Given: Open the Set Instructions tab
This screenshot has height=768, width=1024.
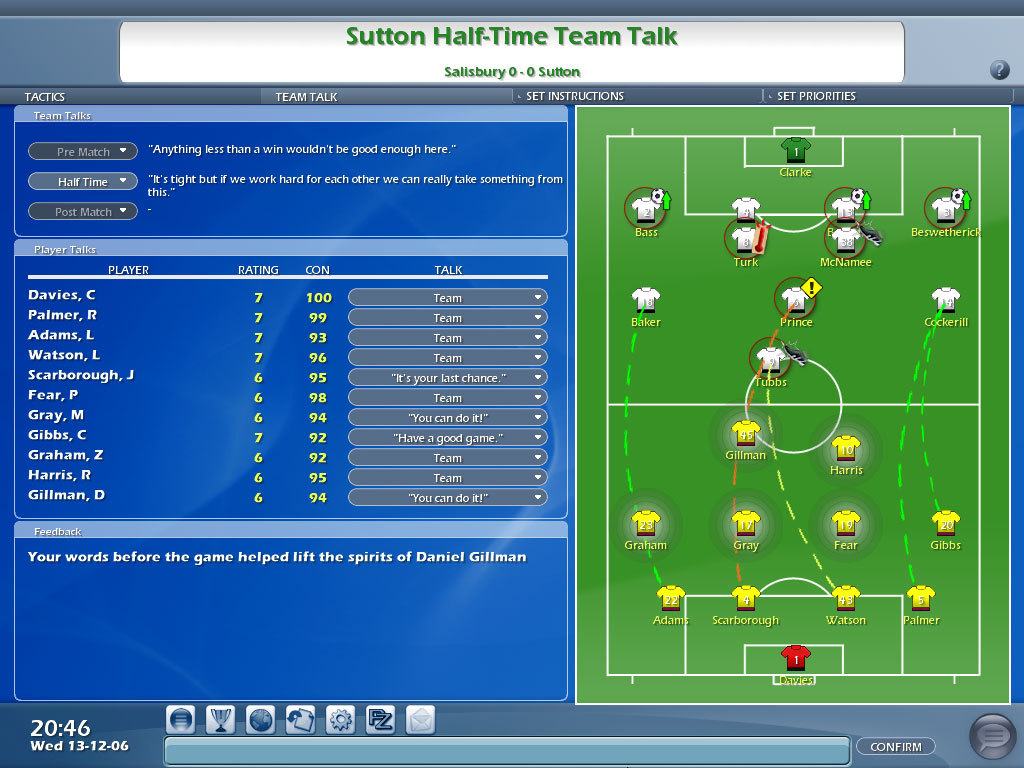Looking at the screenshot, I should tap(574, 96).
